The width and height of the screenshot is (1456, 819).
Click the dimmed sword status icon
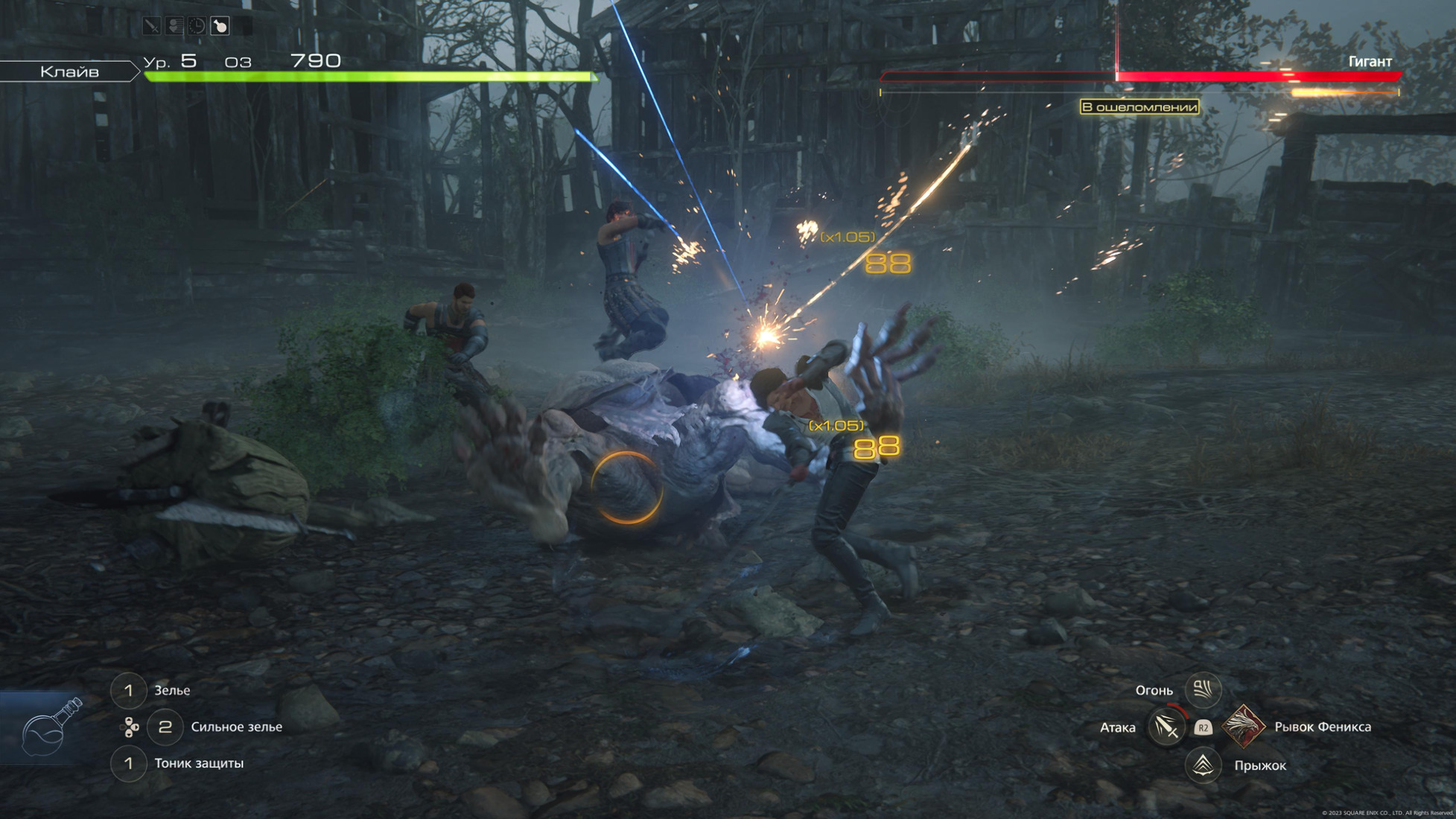152,27
